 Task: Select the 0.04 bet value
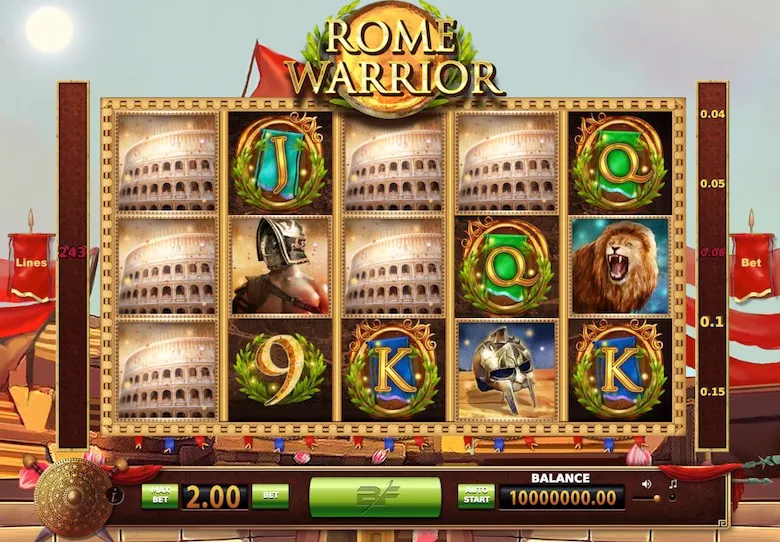[x=712, y=114]
